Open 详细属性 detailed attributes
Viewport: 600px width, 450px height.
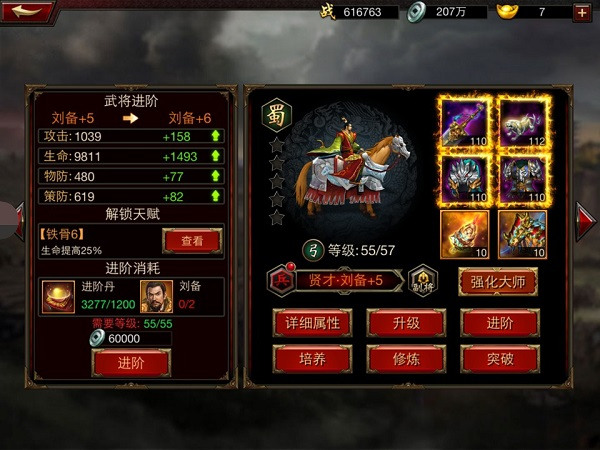click(312, 322)
